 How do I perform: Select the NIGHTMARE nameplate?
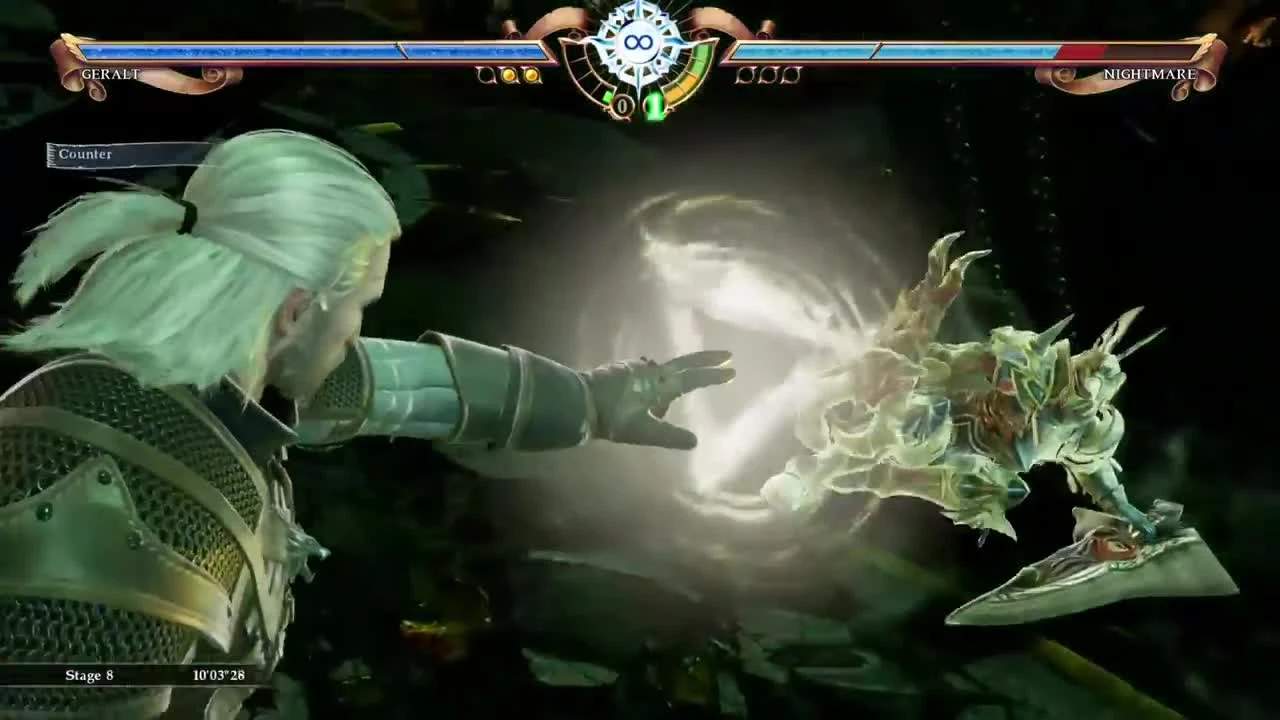[1152, 73]
